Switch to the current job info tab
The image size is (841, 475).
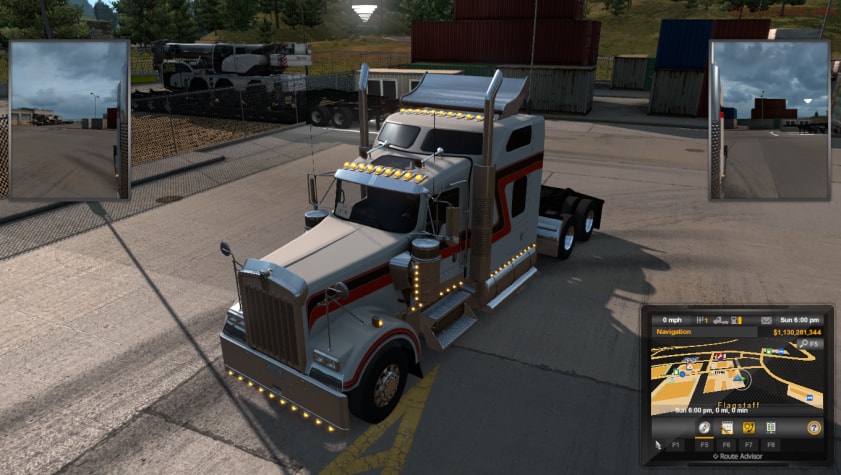tap(726, 427)
